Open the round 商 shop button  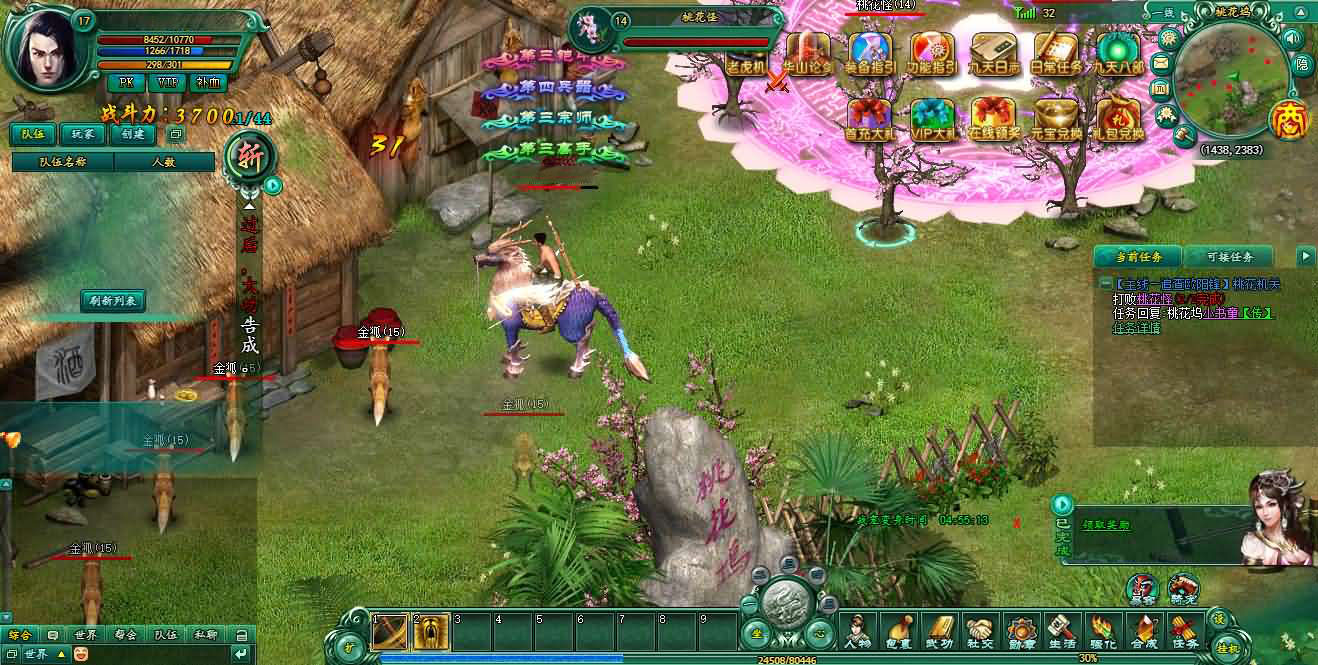[x=1287, y=118]
